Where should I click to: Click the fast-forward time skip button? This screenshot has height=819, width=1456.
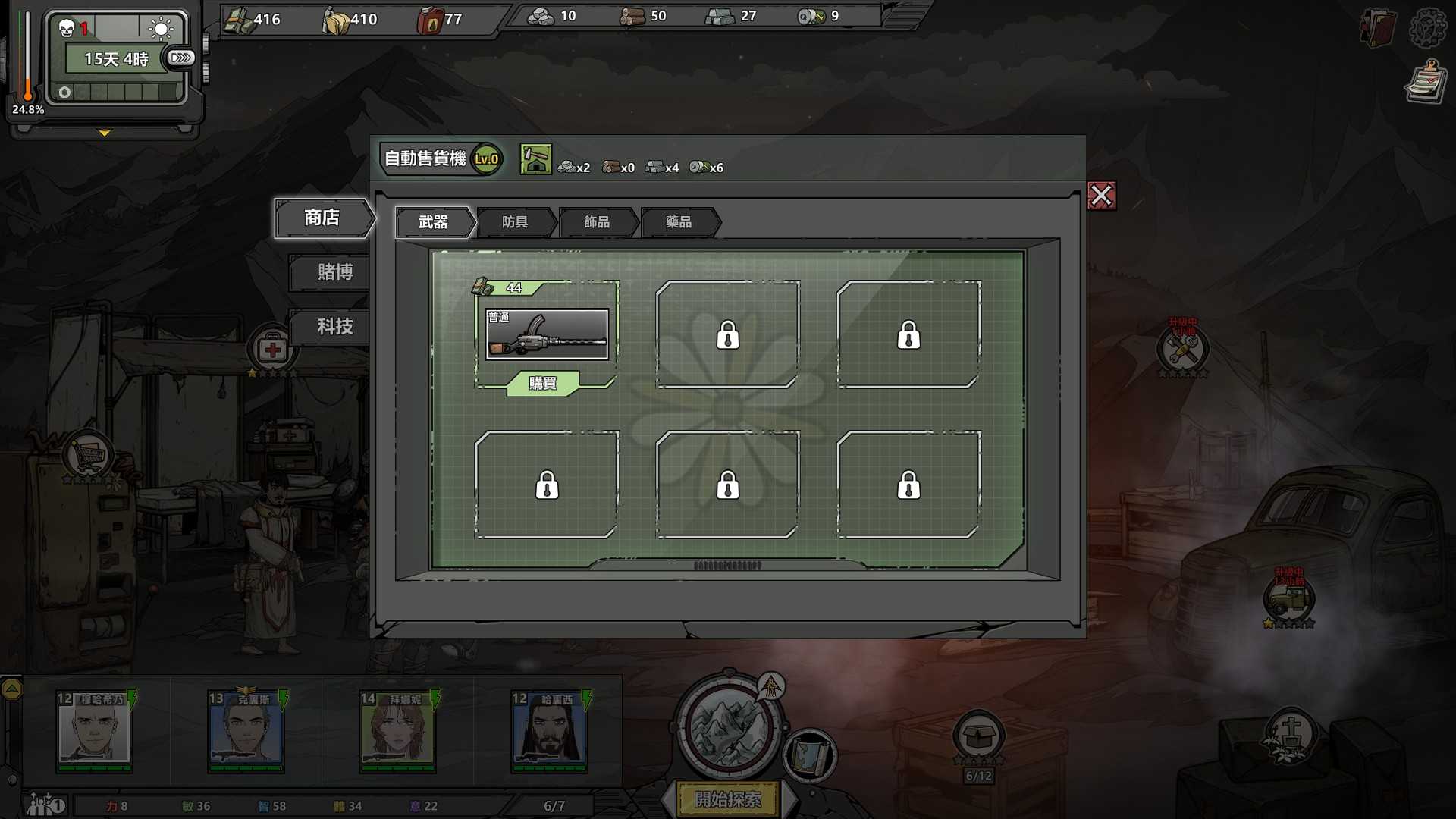click(180, 57)
